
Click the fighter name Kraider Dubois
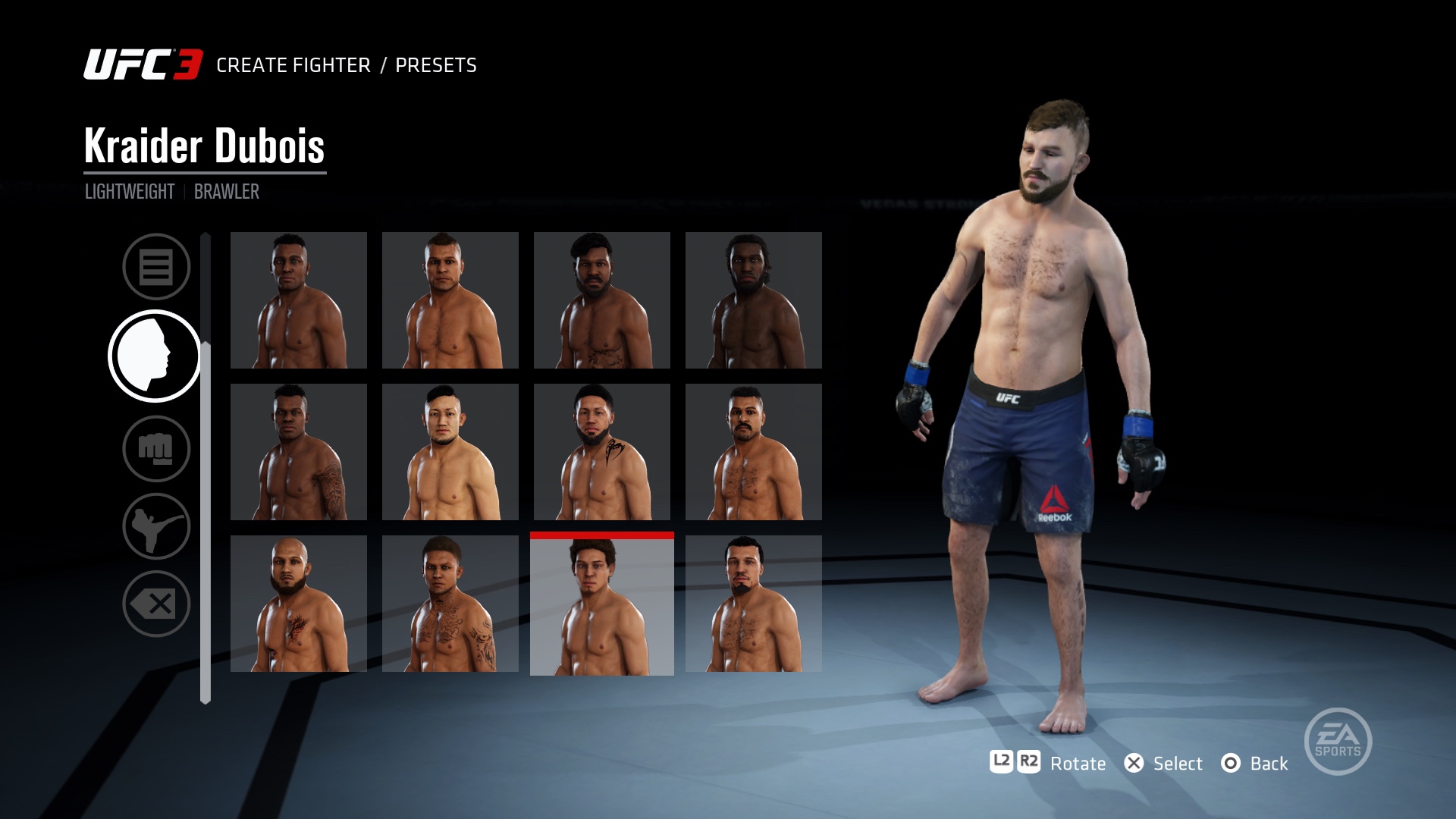point(205,148)
